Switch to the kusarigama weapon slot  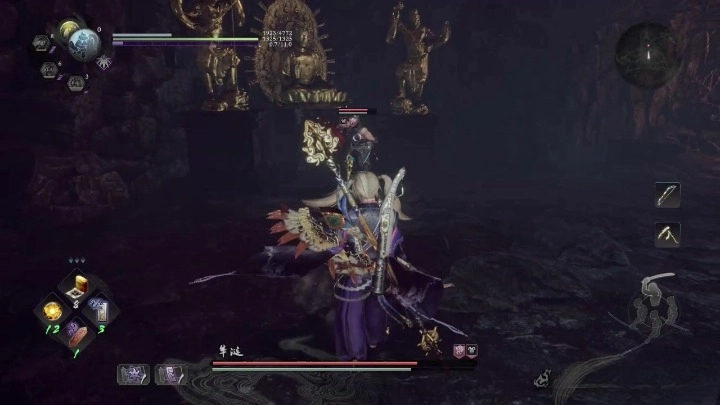tap(667, 234)
